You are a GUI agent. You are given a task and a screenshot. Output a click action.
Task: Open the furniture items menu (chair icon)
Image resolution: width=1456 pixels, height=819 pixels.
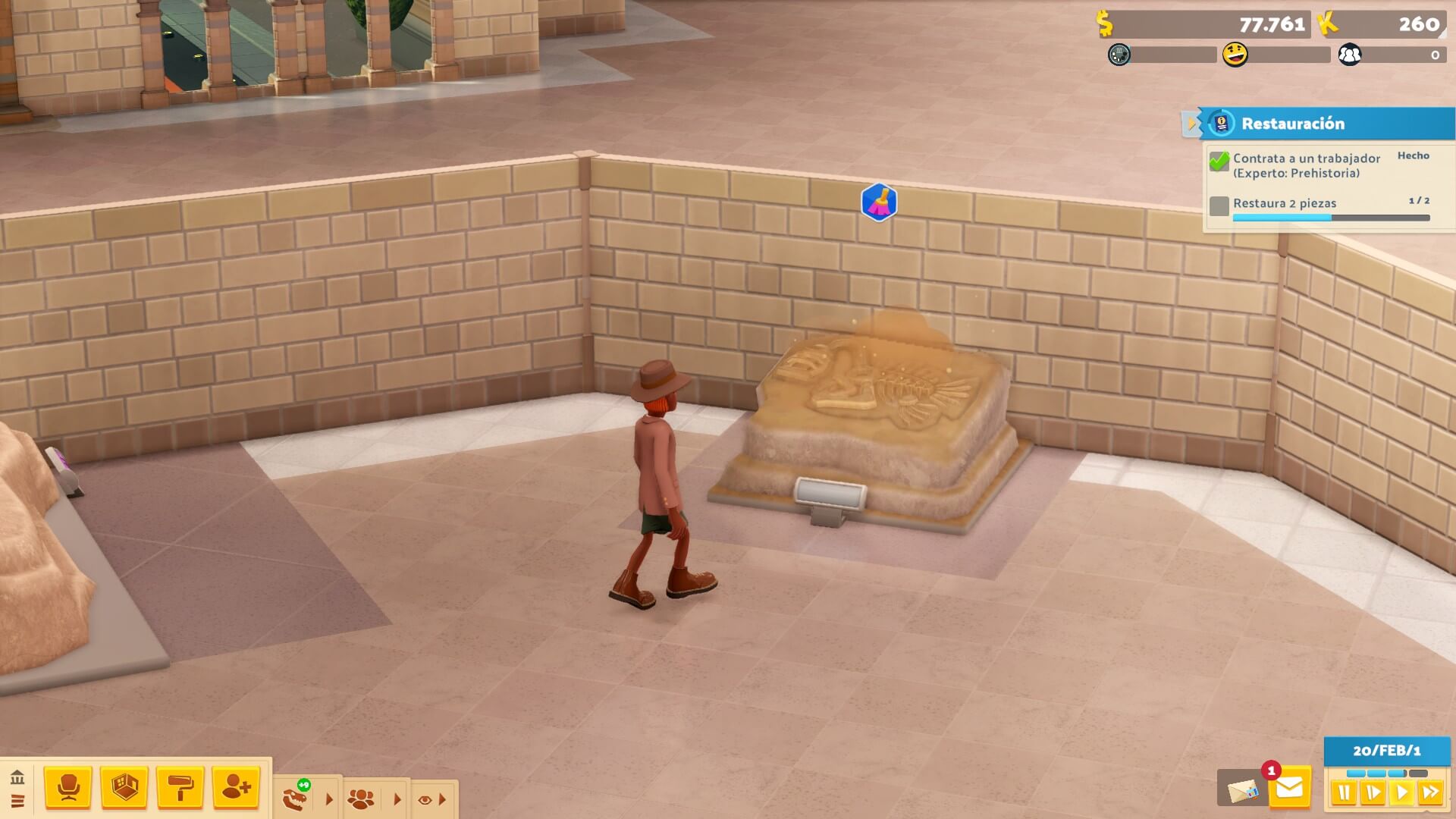68,788
